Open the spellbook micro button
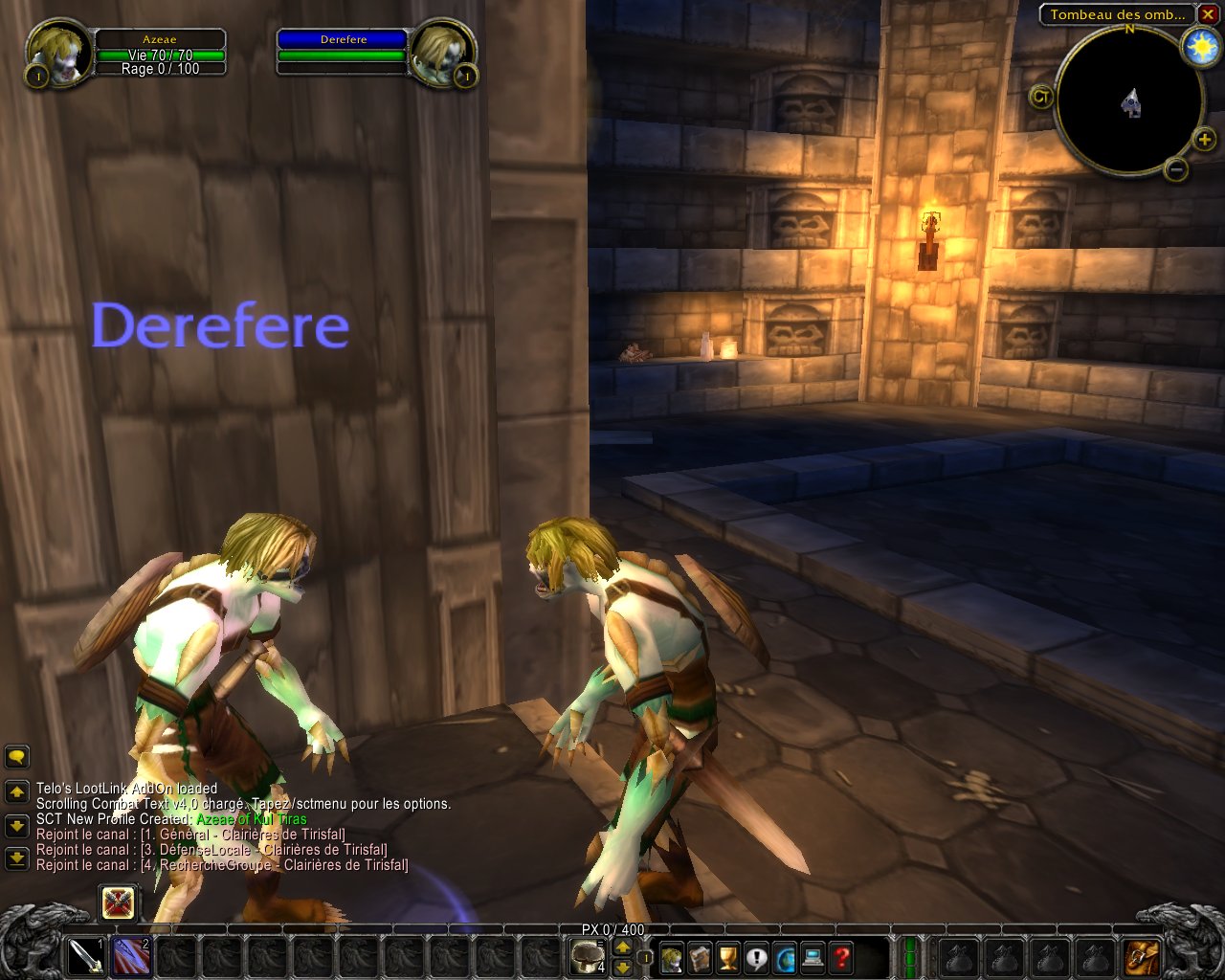 pyautogui.click(x=701, y=956)
